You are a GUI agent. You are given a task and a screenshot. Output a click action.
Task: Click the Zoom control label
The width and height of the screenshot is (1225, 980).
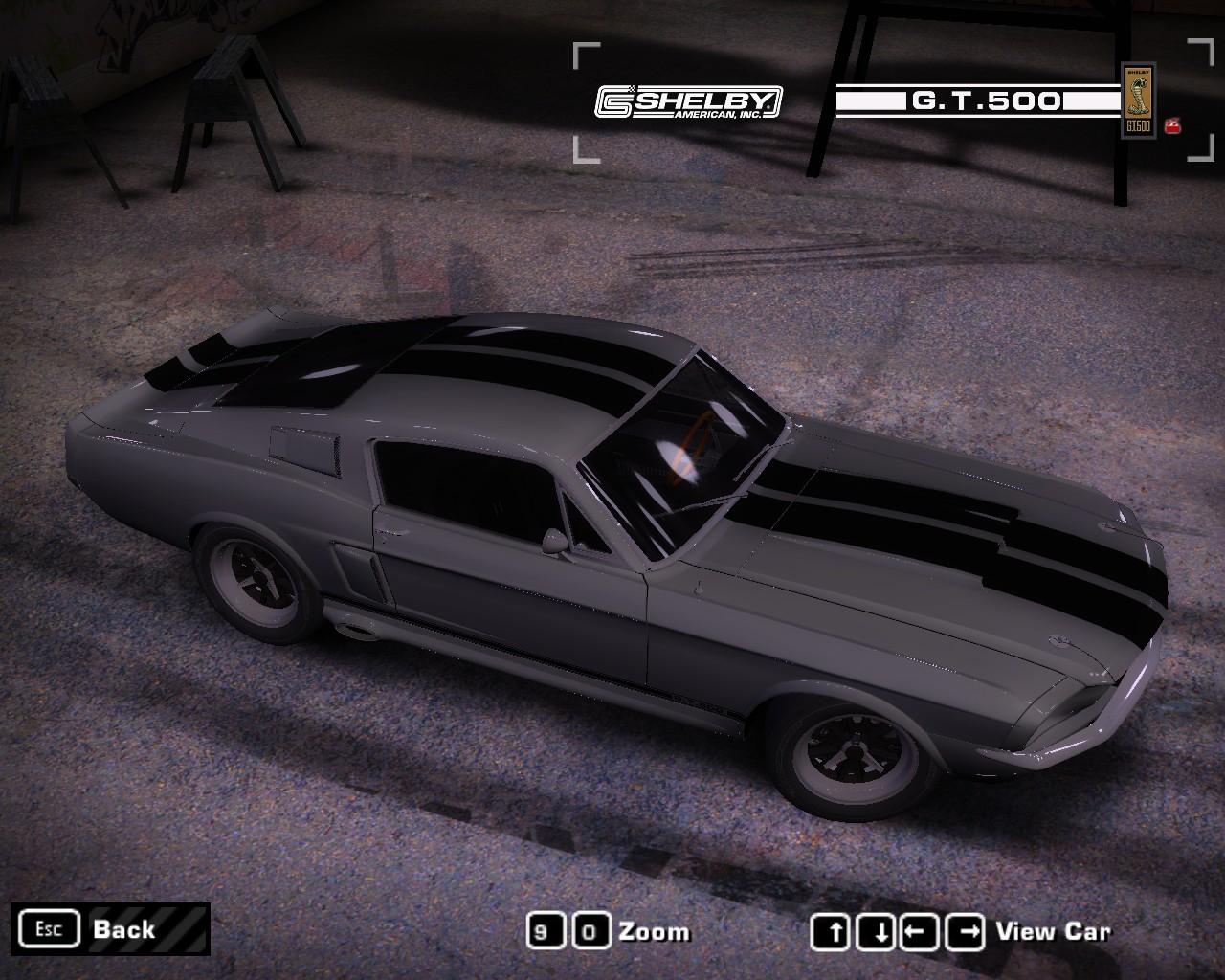[x=654, y=931]
